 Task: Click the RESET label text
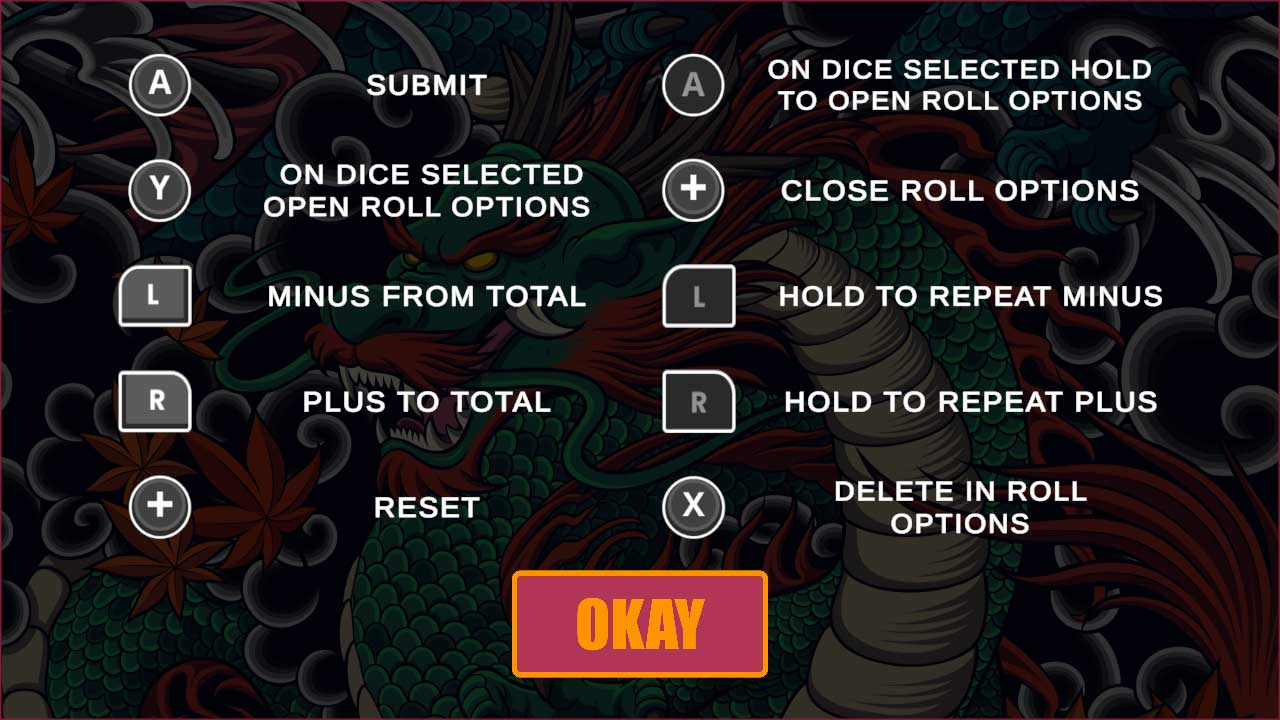point(426,507)
